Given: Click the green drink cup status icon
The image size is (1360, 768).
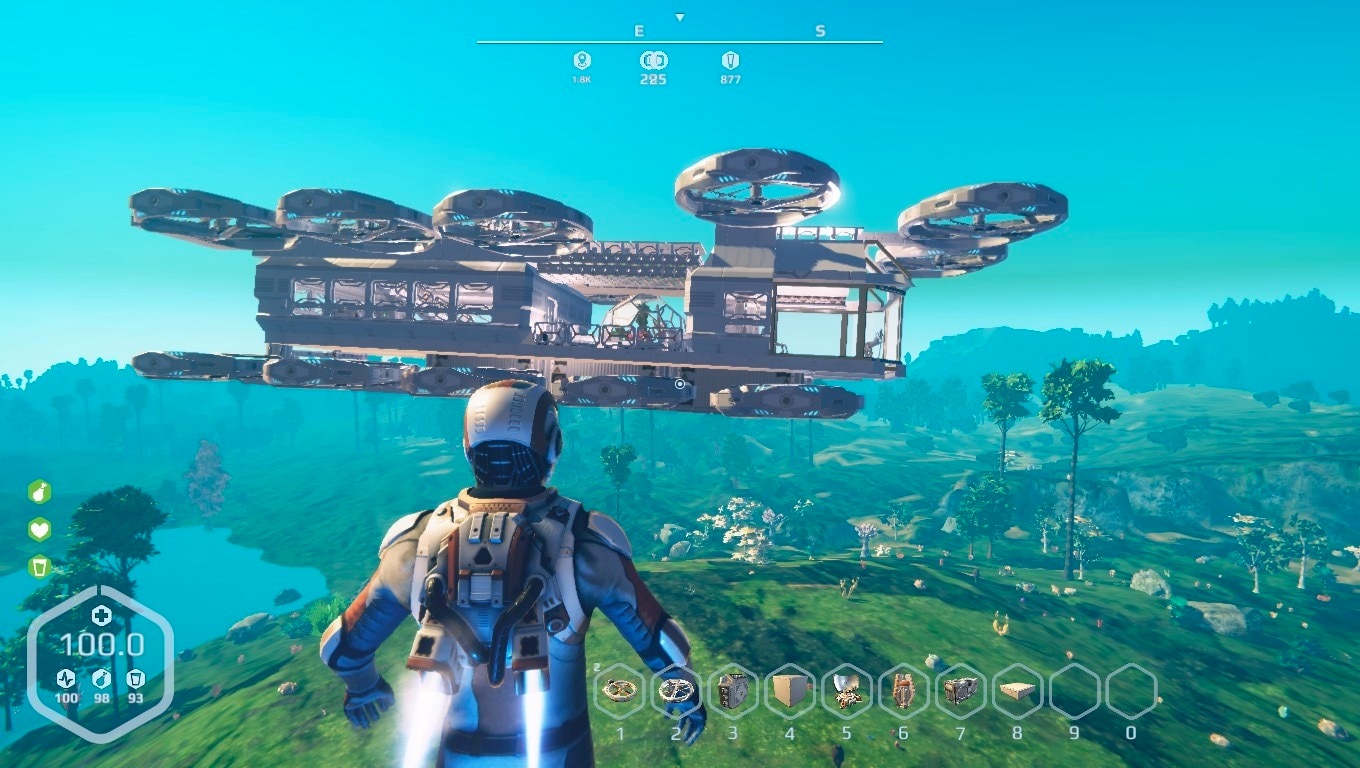Looking at the screenshot, I should click(39, 567).
